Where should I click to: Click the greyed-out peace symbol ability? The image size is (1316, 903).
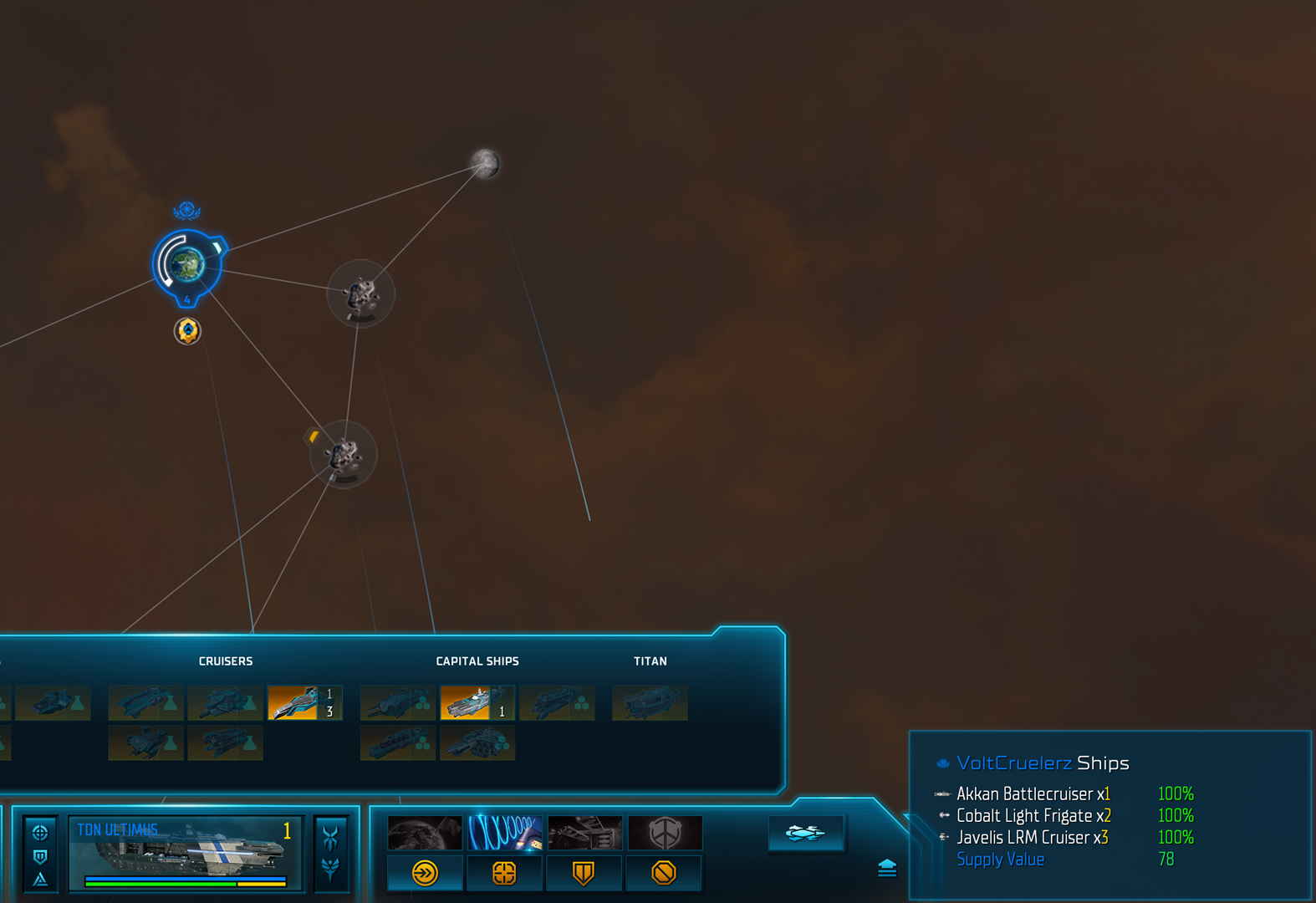point(665,833)
